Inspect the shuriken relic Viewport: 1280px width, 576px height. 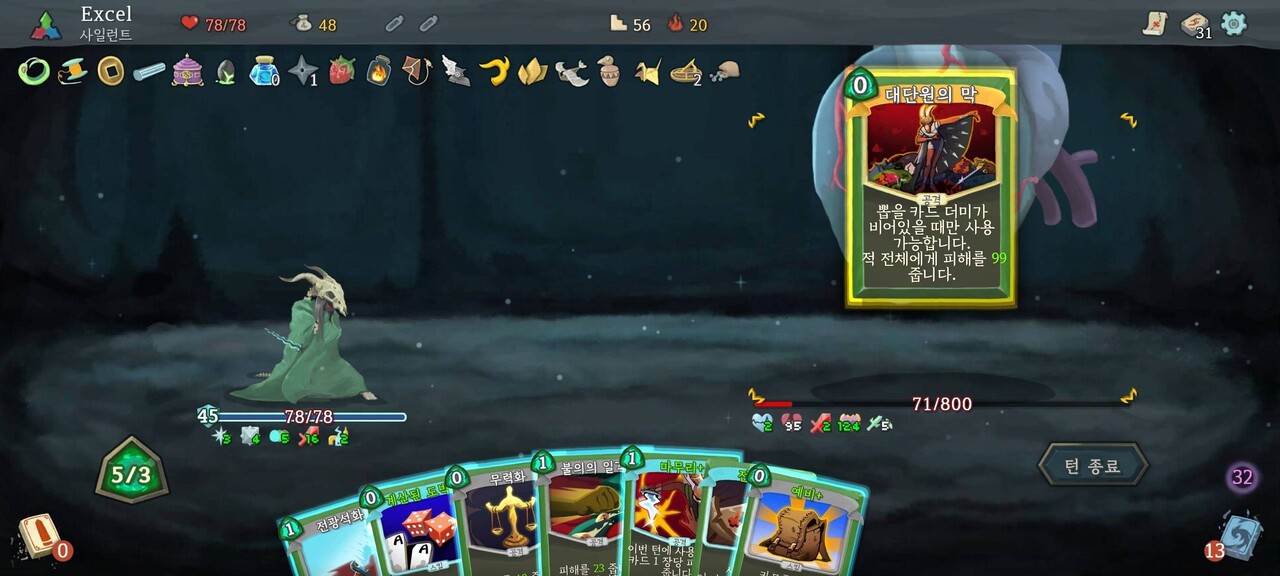click(302, 70)
